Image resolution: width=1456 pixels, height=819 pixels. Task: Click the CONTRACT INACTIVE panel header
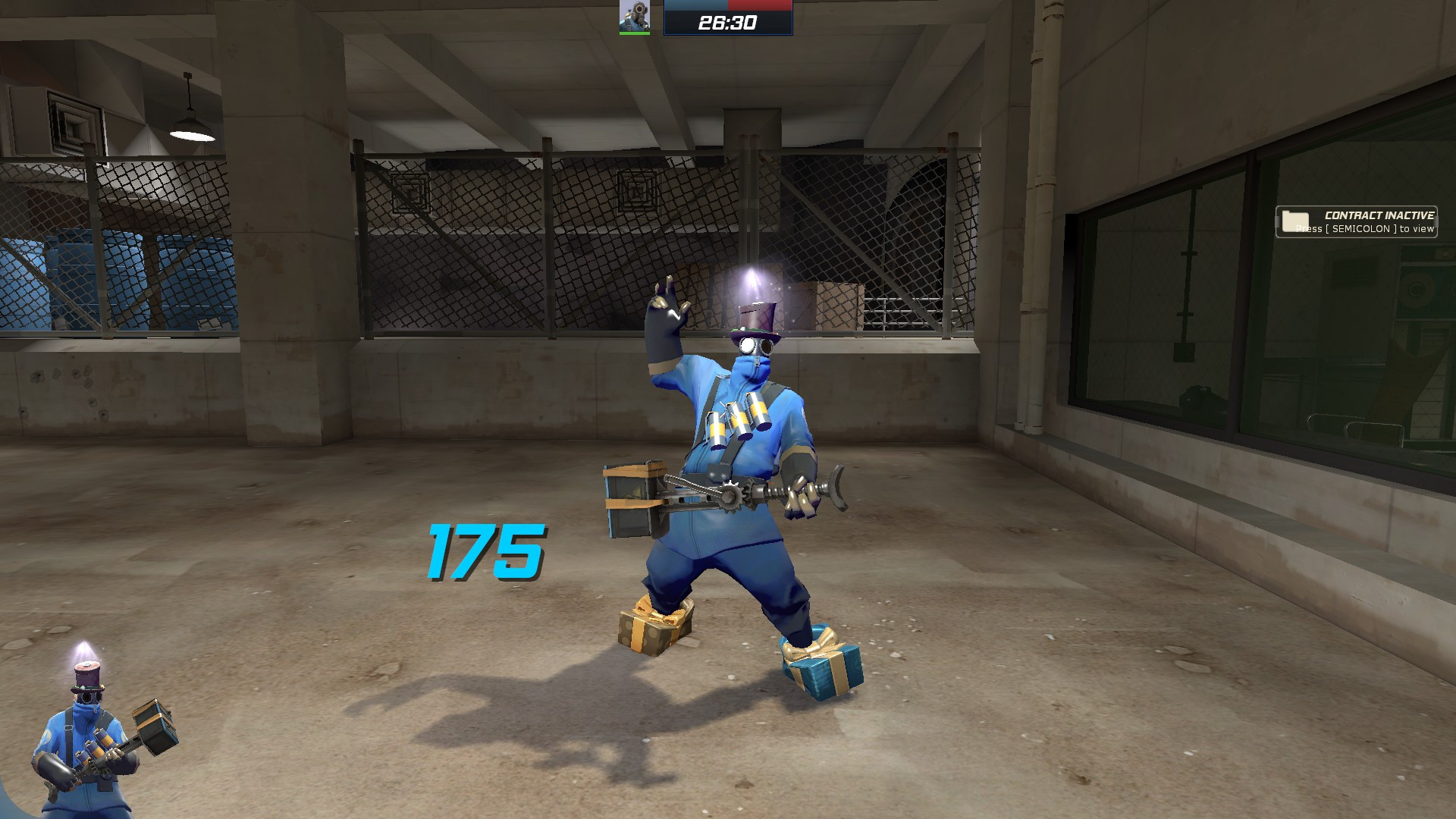[x=1378, y=215]
